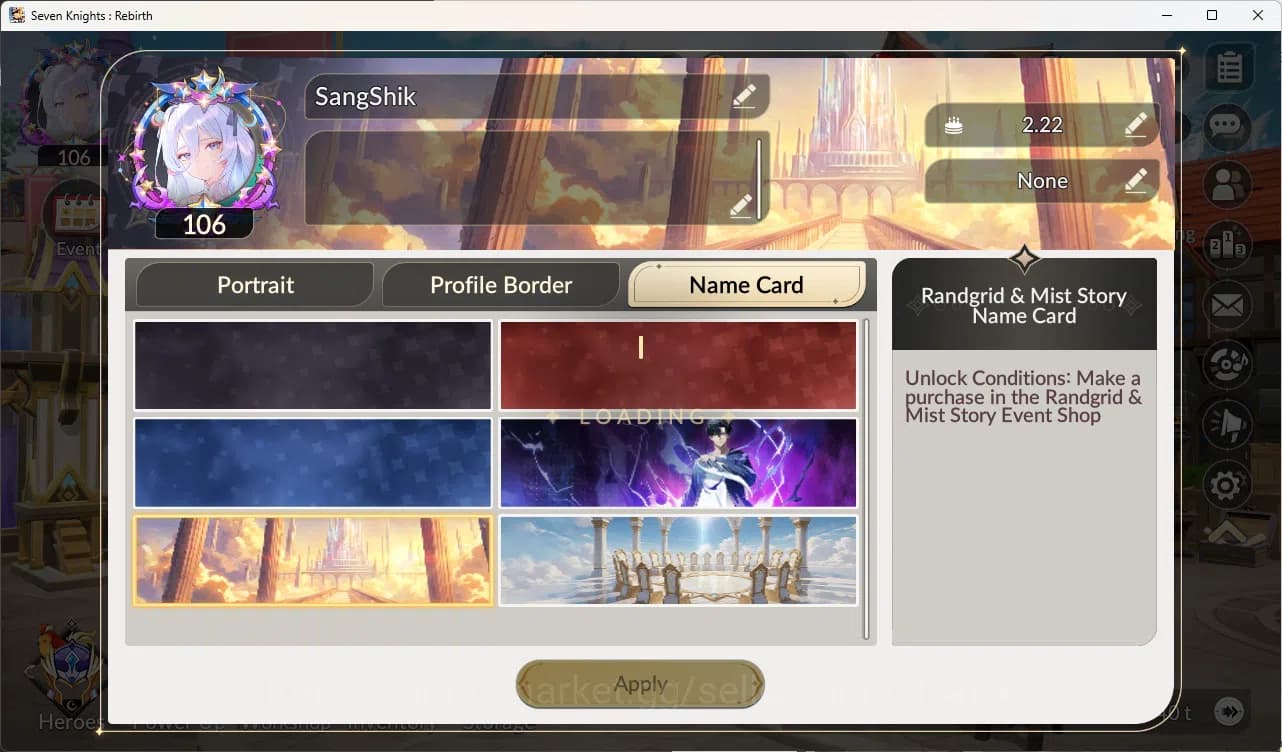The height and width of the screenshot is (752, 1282).
Task: Open the rankings podium icon
Action: tap(1228, 245)
